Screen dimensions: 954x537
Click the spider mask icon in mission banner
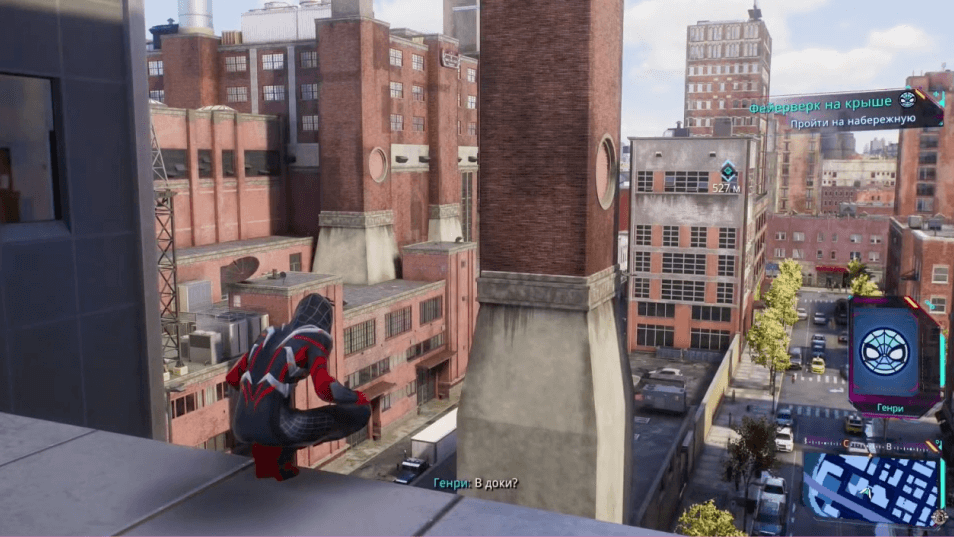click(x=907, y=99)
